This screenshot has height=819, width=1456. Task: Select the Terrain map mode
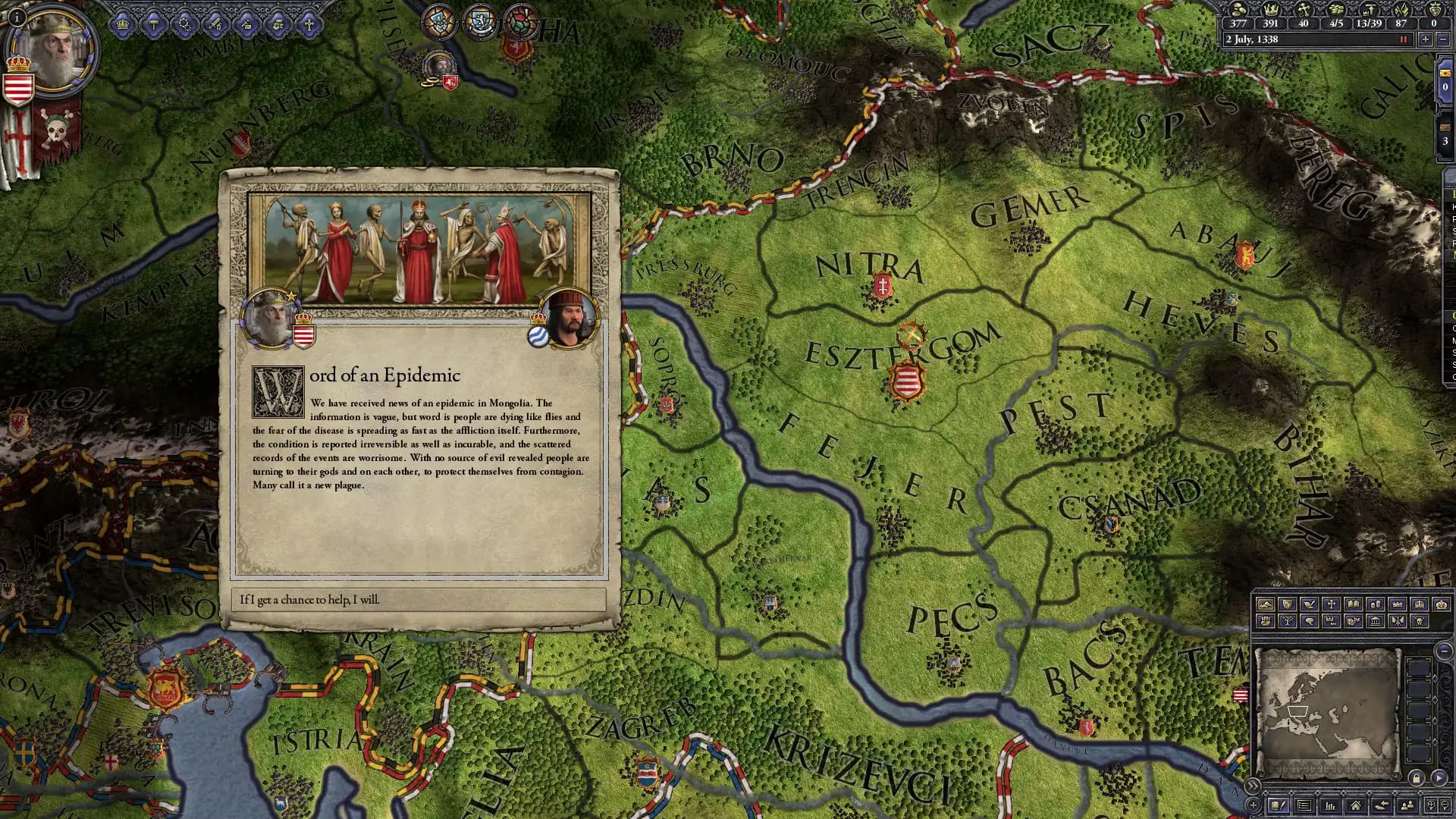[x=1265, y=604]
